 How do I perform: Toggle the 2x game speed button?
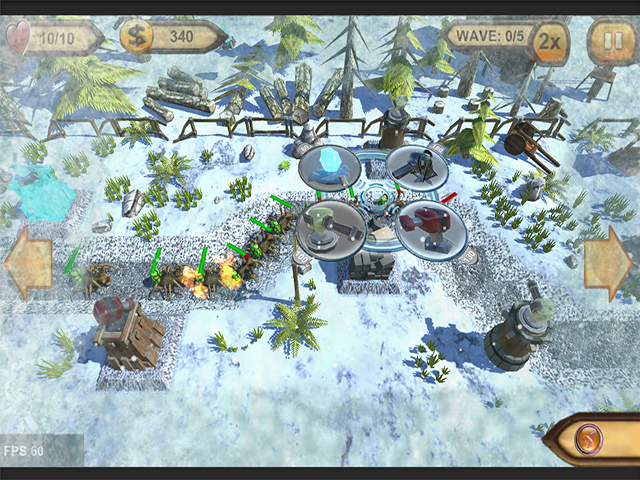[548, 42]
